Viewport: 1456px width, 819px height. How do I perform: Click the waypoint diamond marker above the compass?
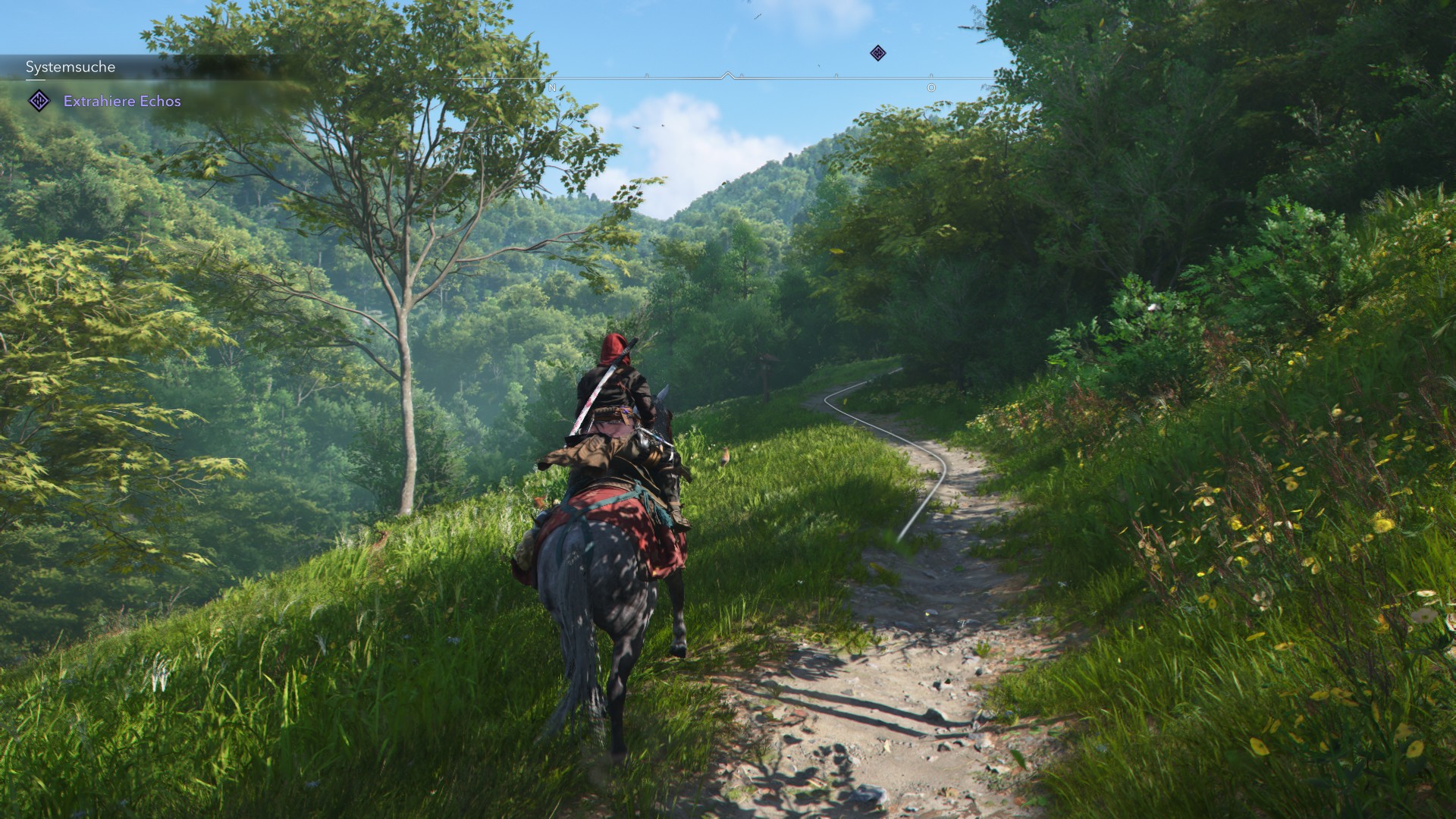click(x=877, y=53)
